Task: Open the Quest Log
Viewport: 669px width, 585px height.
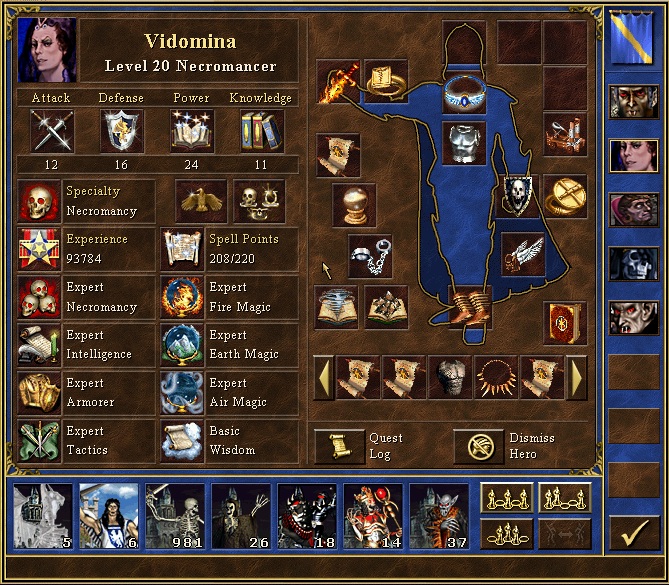Action: click(339, 446)
